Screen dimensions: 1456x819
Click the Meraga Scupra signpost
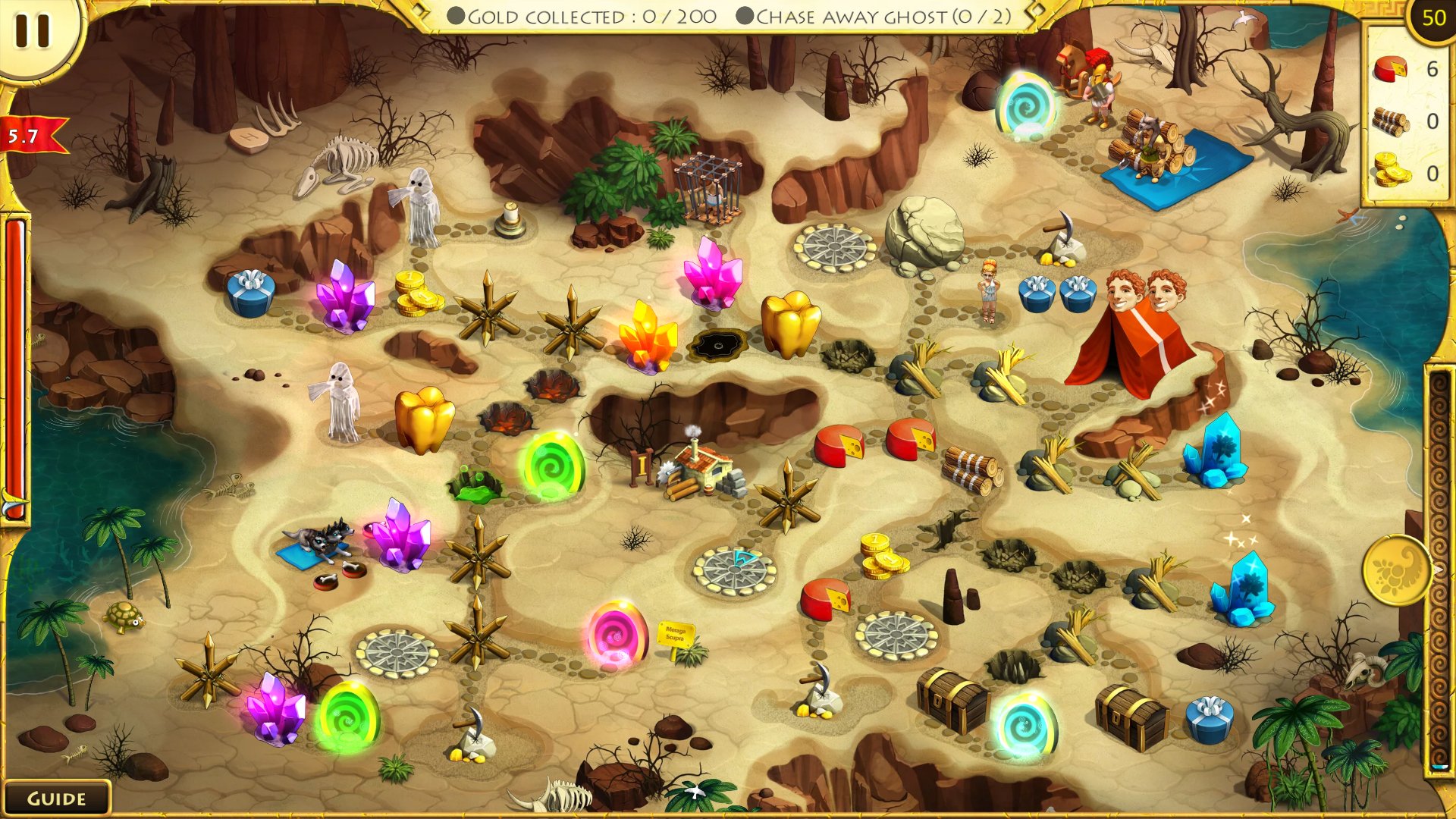coord(678,635)
